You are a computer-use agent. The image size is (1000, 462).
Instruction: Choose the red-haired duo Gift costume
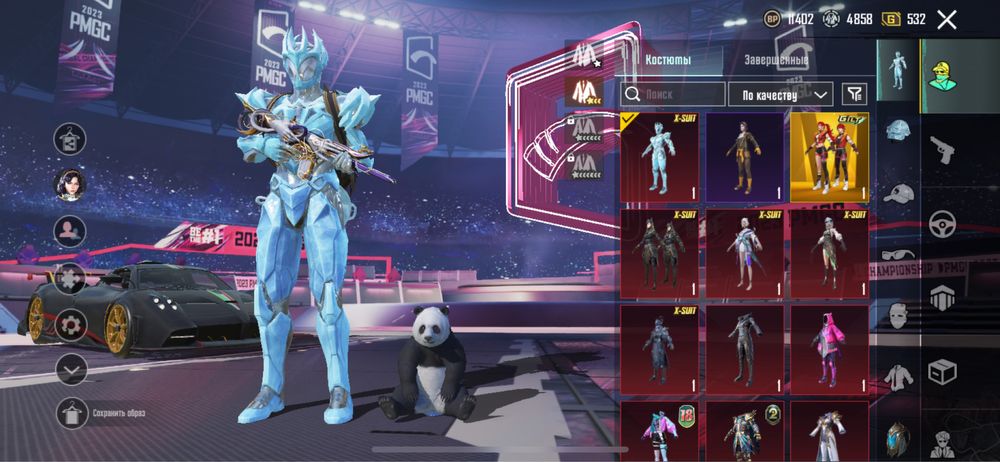click(829, 157)
